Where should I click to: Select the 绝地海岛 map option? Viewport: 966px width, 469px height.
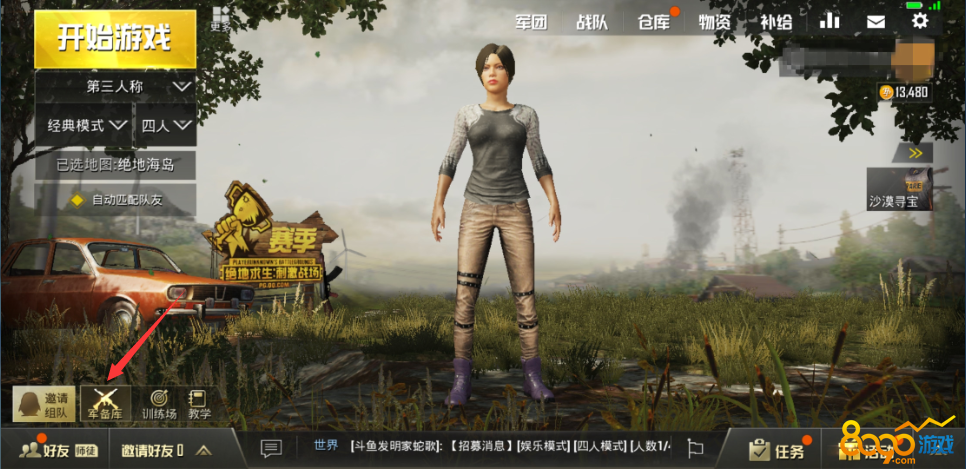coord(115,164)
